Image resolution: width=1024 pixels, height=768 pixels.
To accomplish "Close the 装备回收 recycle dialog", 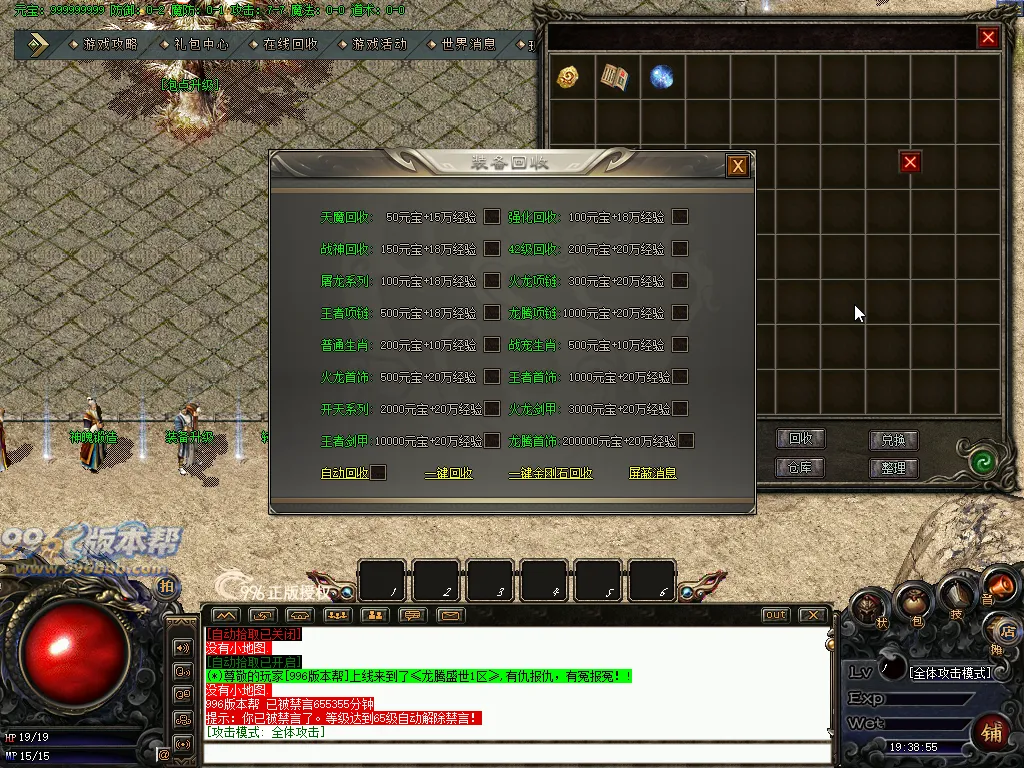I will pos(738,166).
